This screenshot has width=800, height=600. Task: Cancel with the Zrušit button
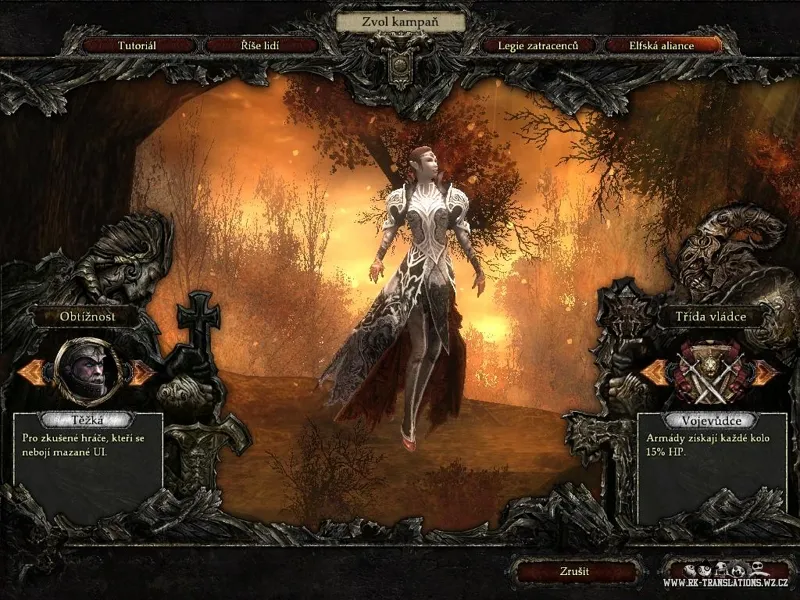tap(574, 572)
